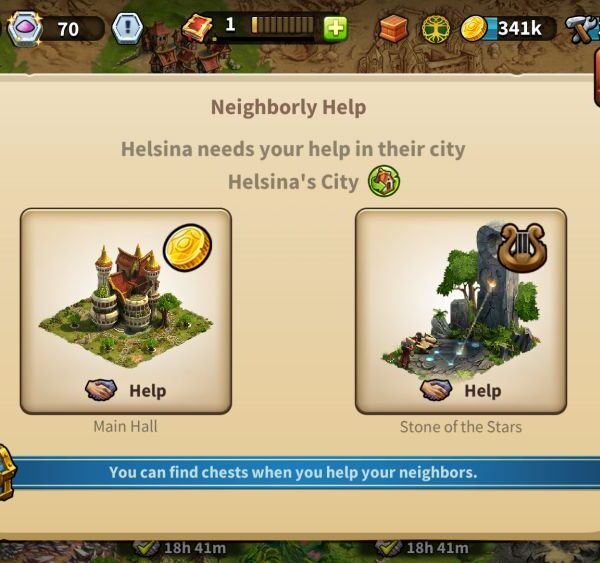Help the Main Hall building

point(126,389)
